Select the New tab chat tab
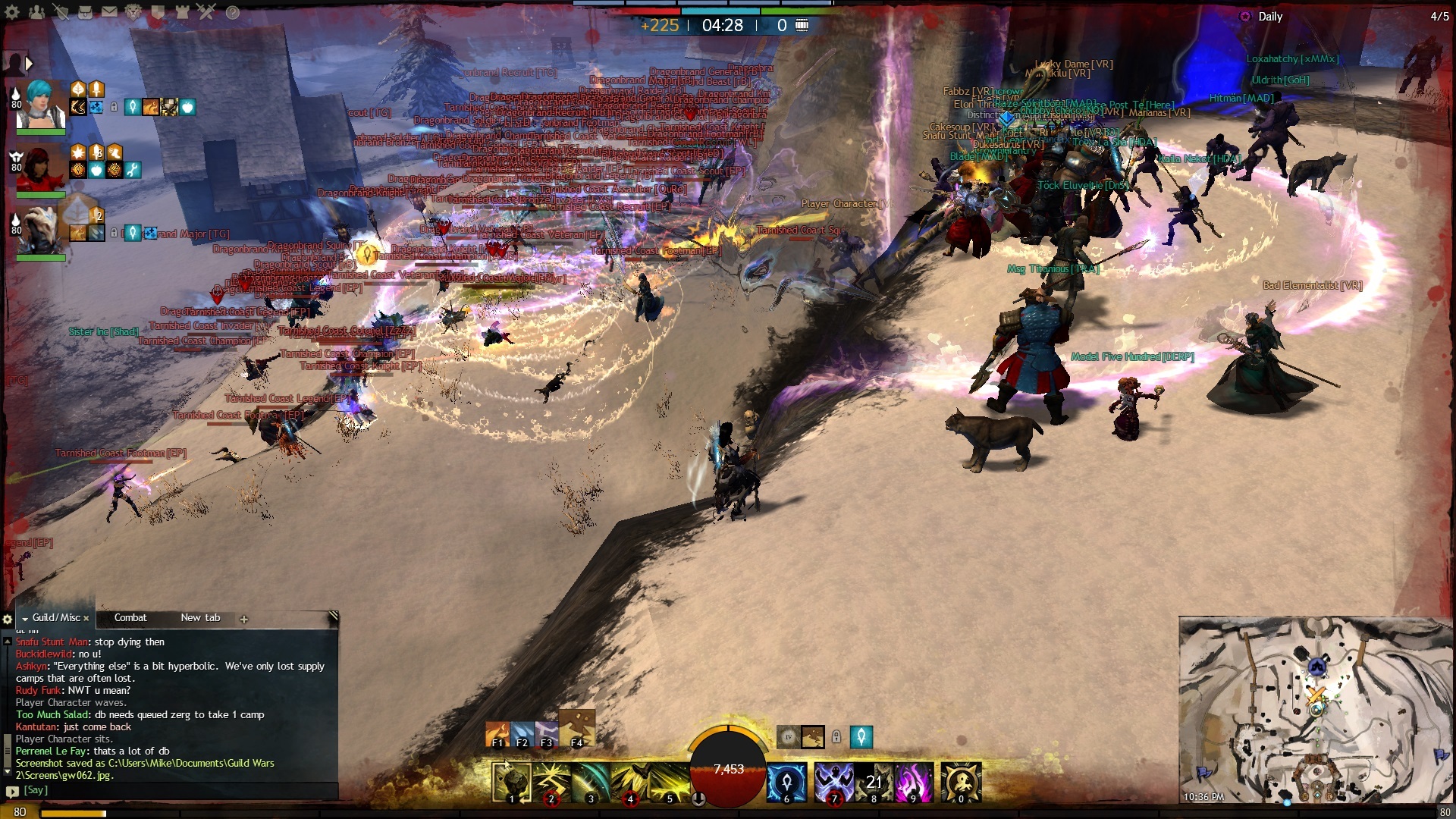Image resolution: width=1456 pixels, height=819 pixels. pyautogui.click(x=200, y=618)
